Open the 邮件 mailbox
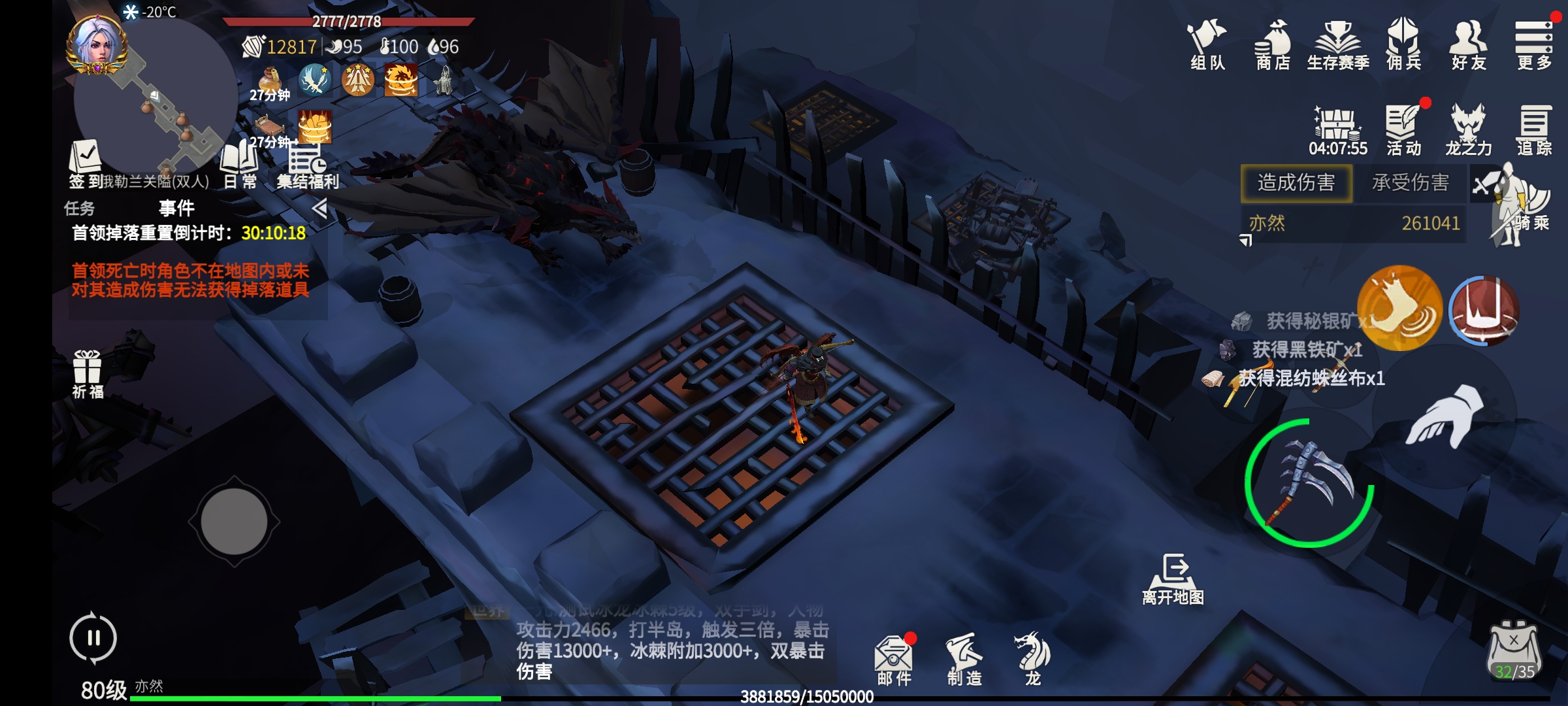This screenshot has height=706, width=1568. pyautogui.click(x=894, y=659)
